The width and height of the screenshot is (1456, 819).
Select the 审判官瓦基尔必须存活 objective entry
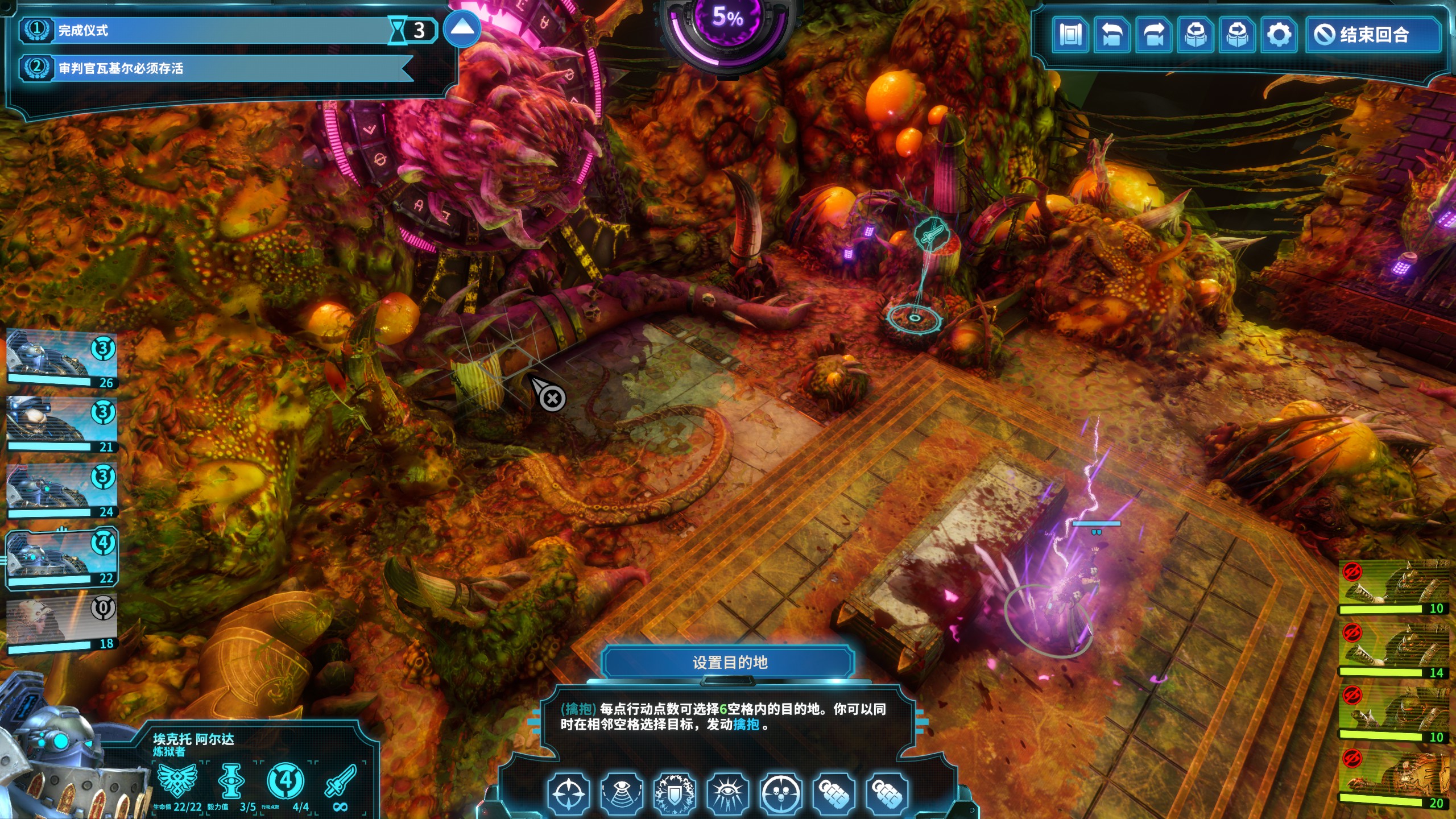tap(216, 68)
